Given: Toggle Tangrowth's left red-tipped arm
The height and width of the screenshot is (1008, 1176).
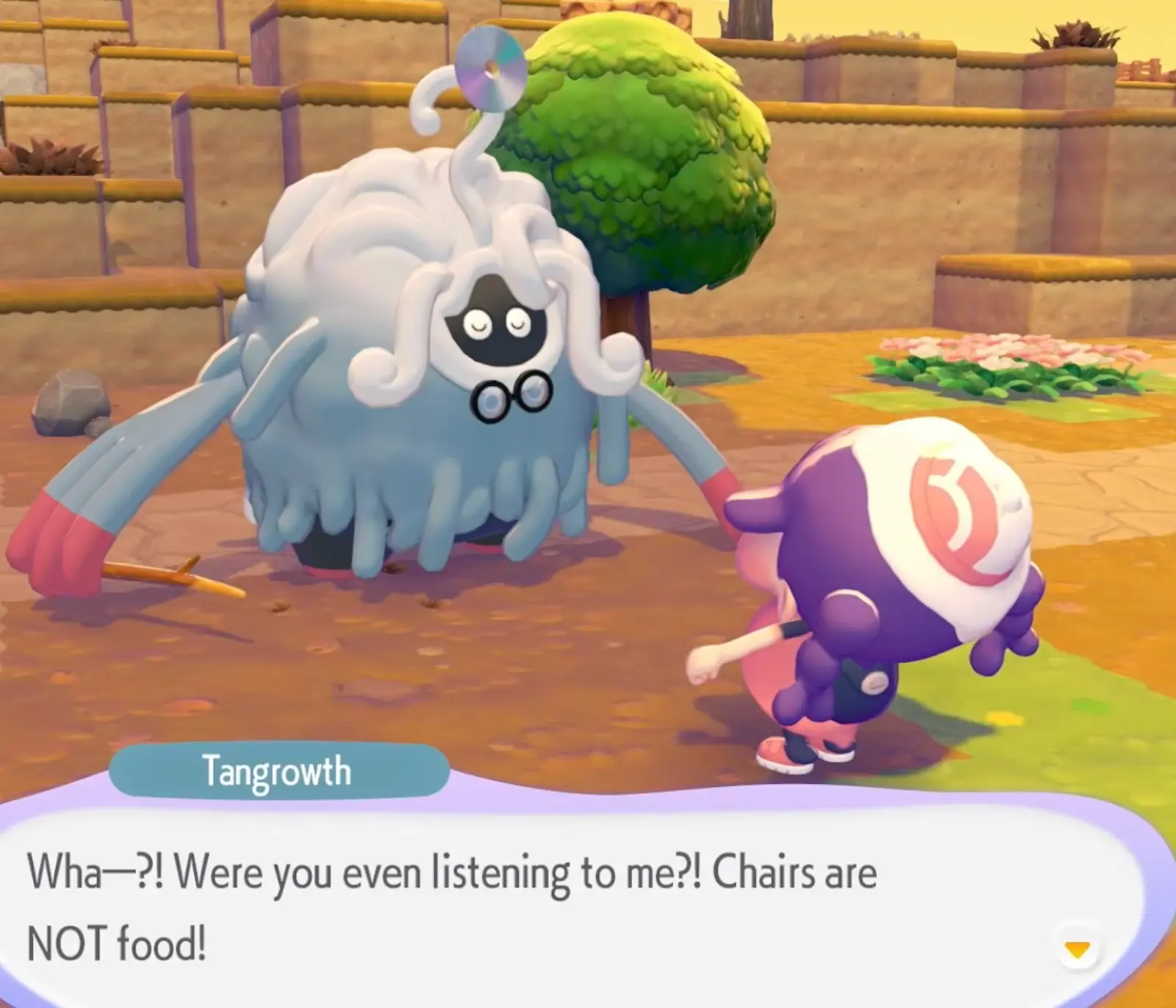Looking at the screenshot, I should (66, 537).
